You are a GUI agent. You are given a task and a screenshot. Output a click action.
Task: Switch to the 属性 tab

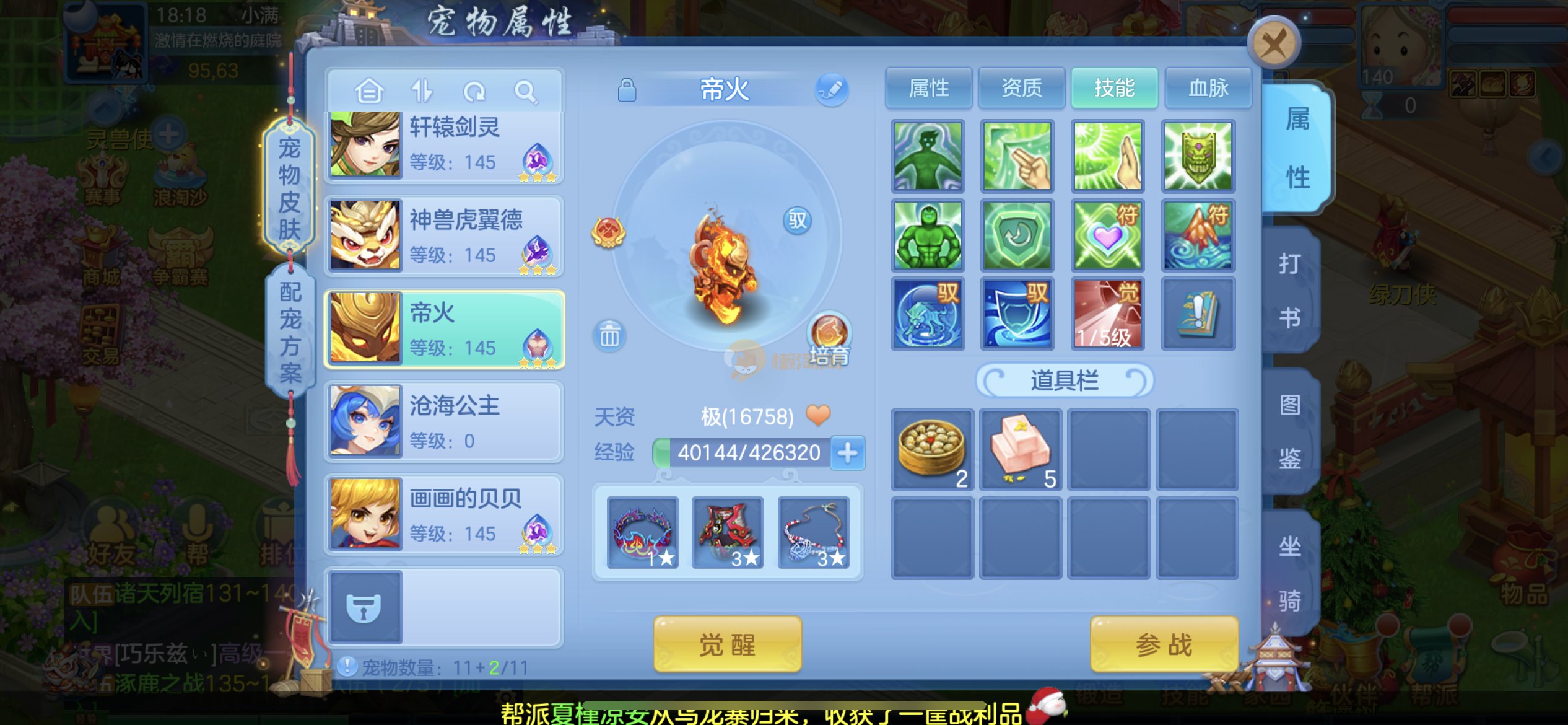tap(928, 88)
